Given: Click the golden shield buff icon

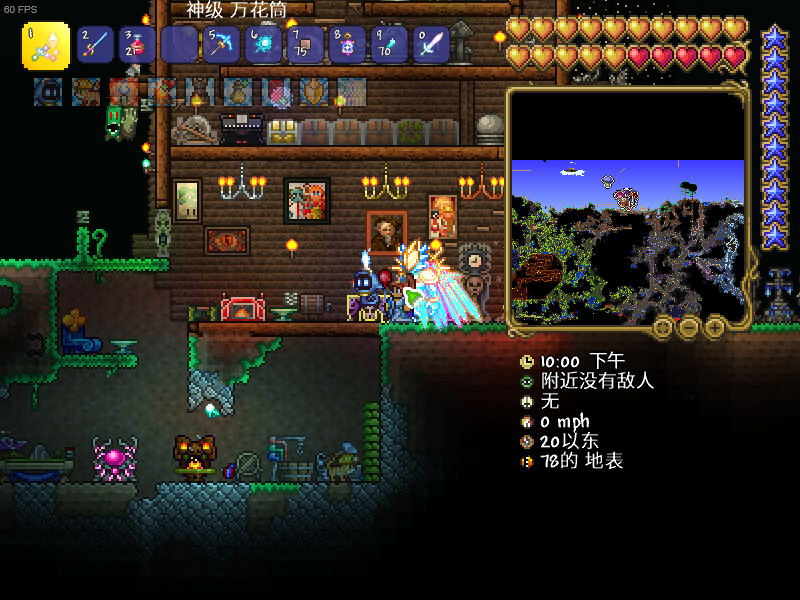Looking at the screenshot, I should (314, 92).
